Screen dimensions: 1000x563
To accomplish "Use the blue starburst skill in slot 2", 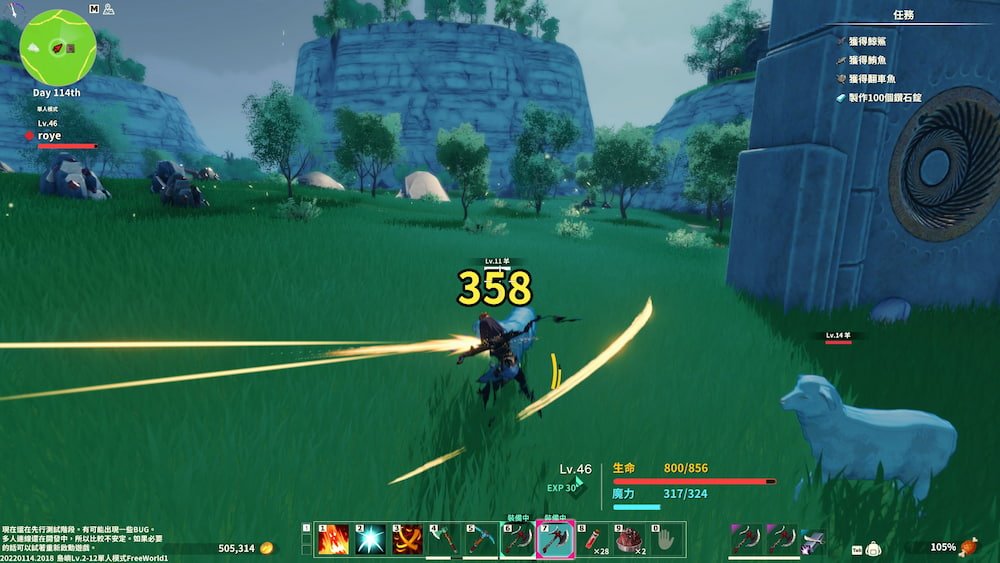I will 370,540.
